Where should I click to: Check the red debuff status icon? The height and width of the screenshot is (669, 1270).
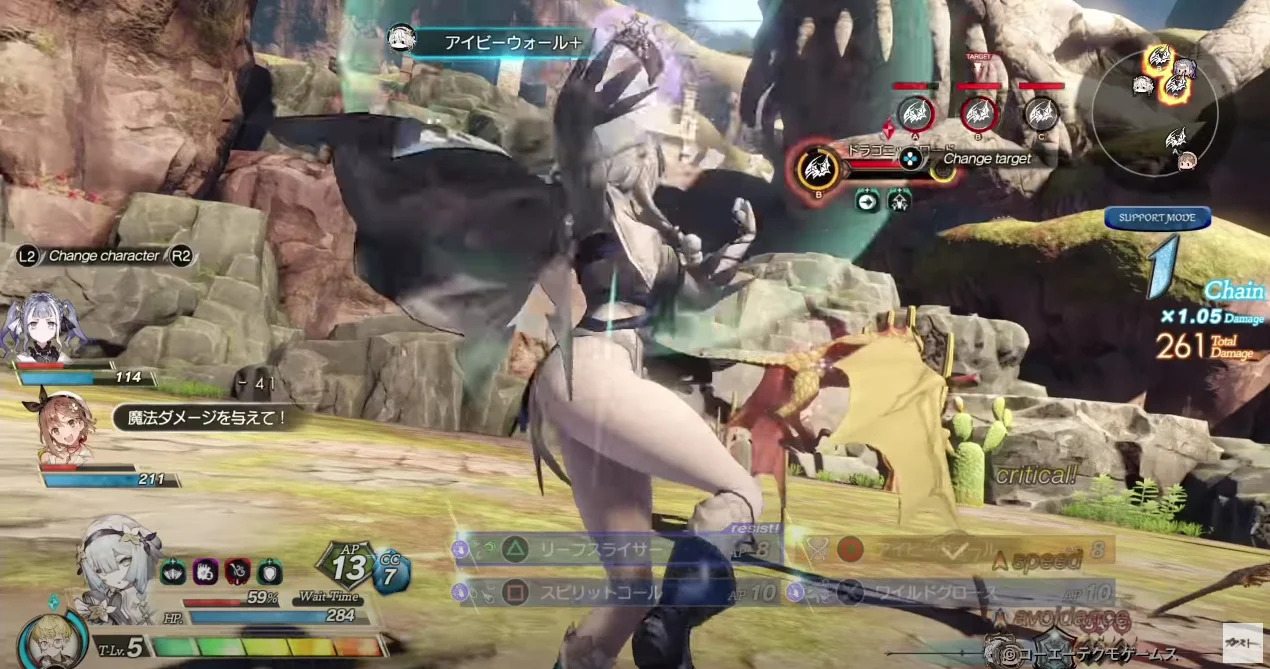click(237, 571)
